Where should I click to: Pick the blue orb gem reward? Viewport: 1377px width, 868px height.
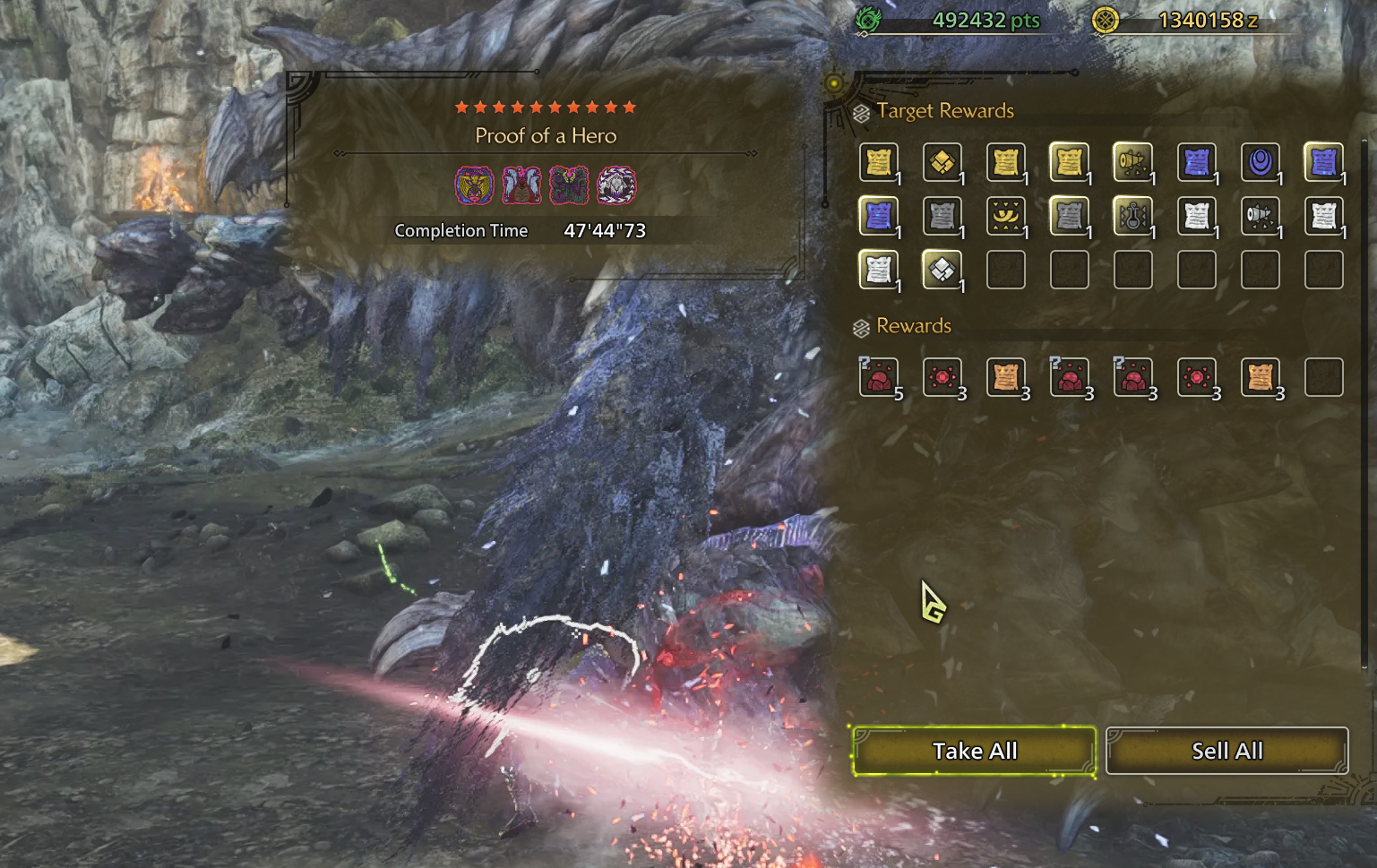pos(1260,162)
